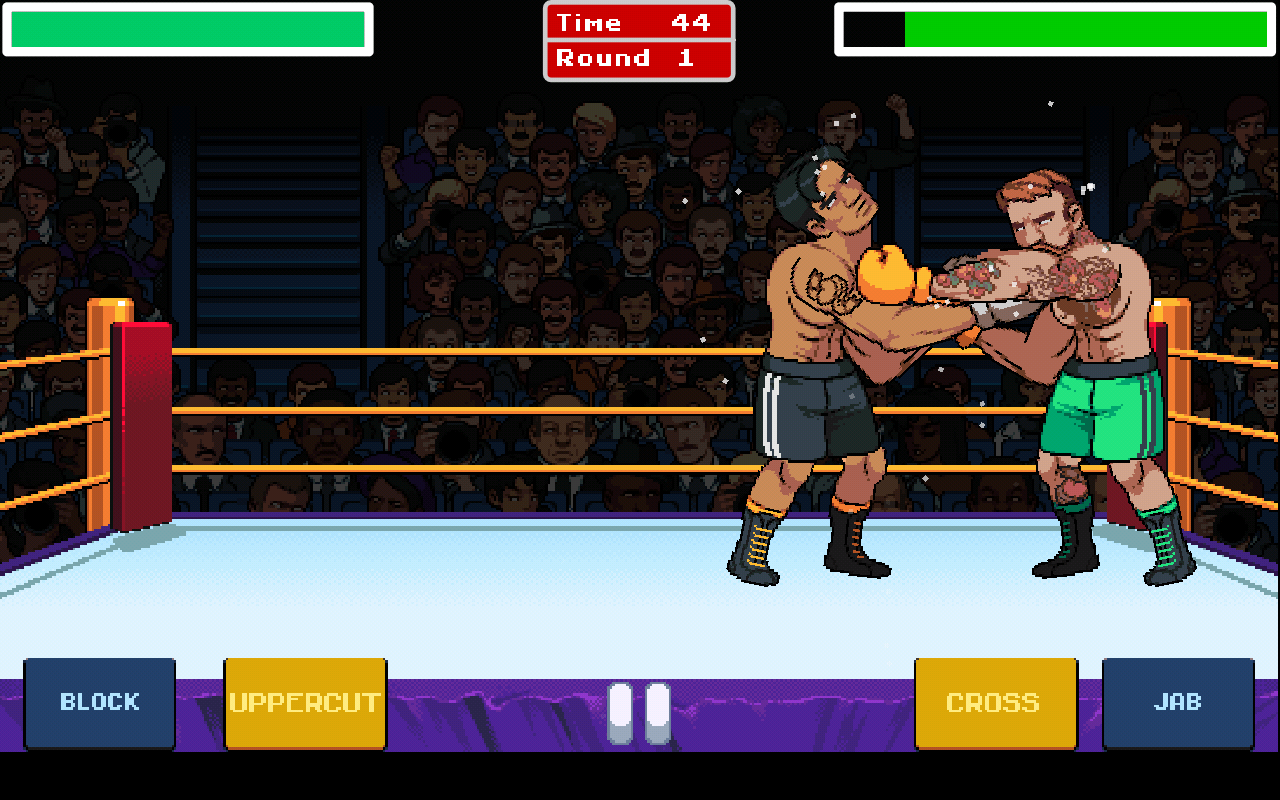The height and width of the screenshot is (800, 1280).
Task: Click the yellow CROSS action button
Action: point(995,701)
